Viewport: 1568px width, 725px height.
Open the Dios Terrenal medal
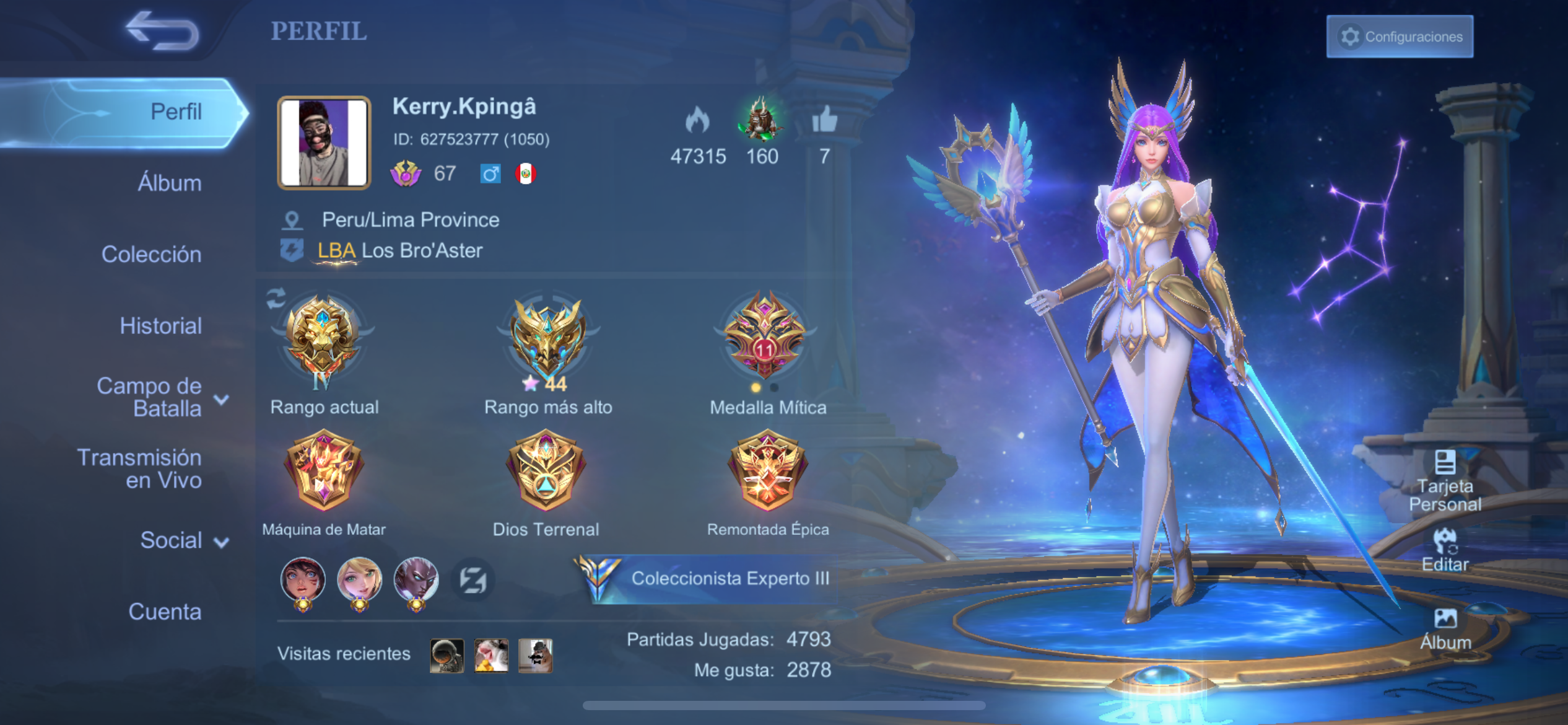(546, 470)
